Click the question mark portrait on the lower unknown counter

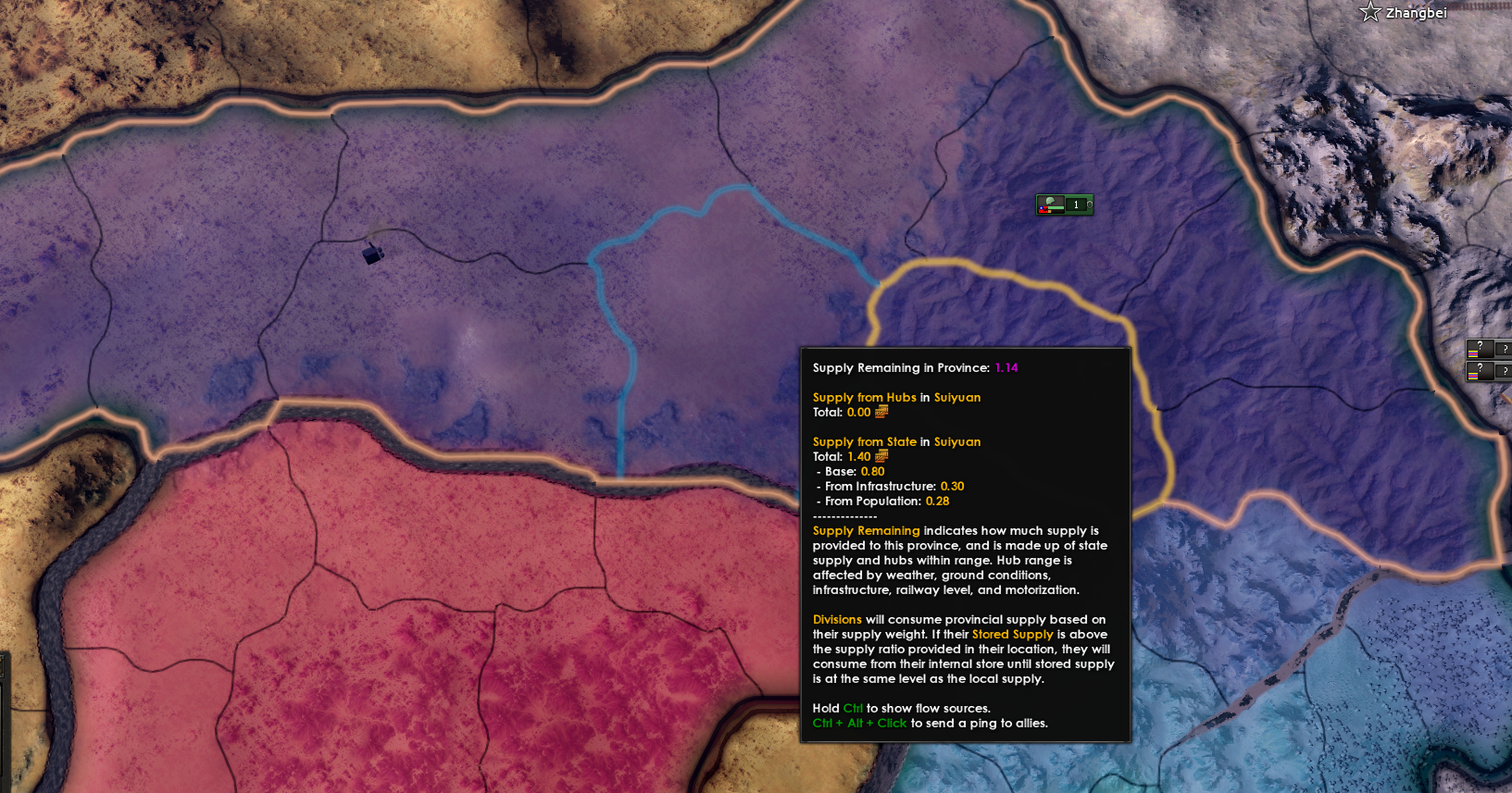[1480, 368]
